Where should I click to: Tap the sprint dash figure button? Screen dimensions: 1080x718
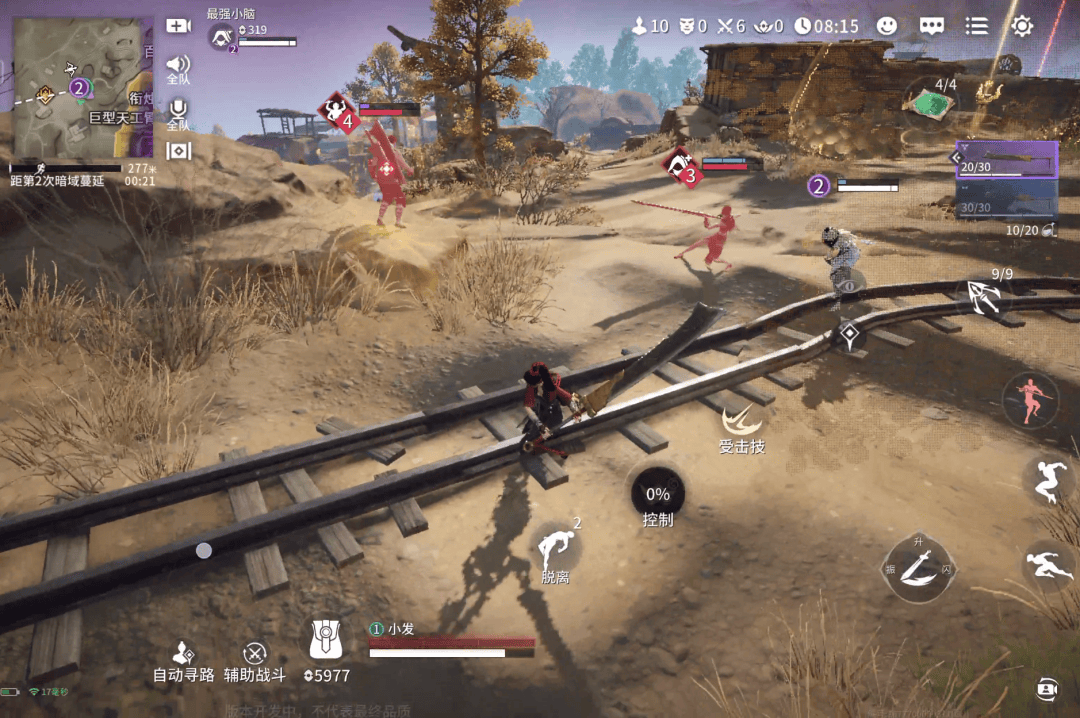click(x=1046, y=565)
